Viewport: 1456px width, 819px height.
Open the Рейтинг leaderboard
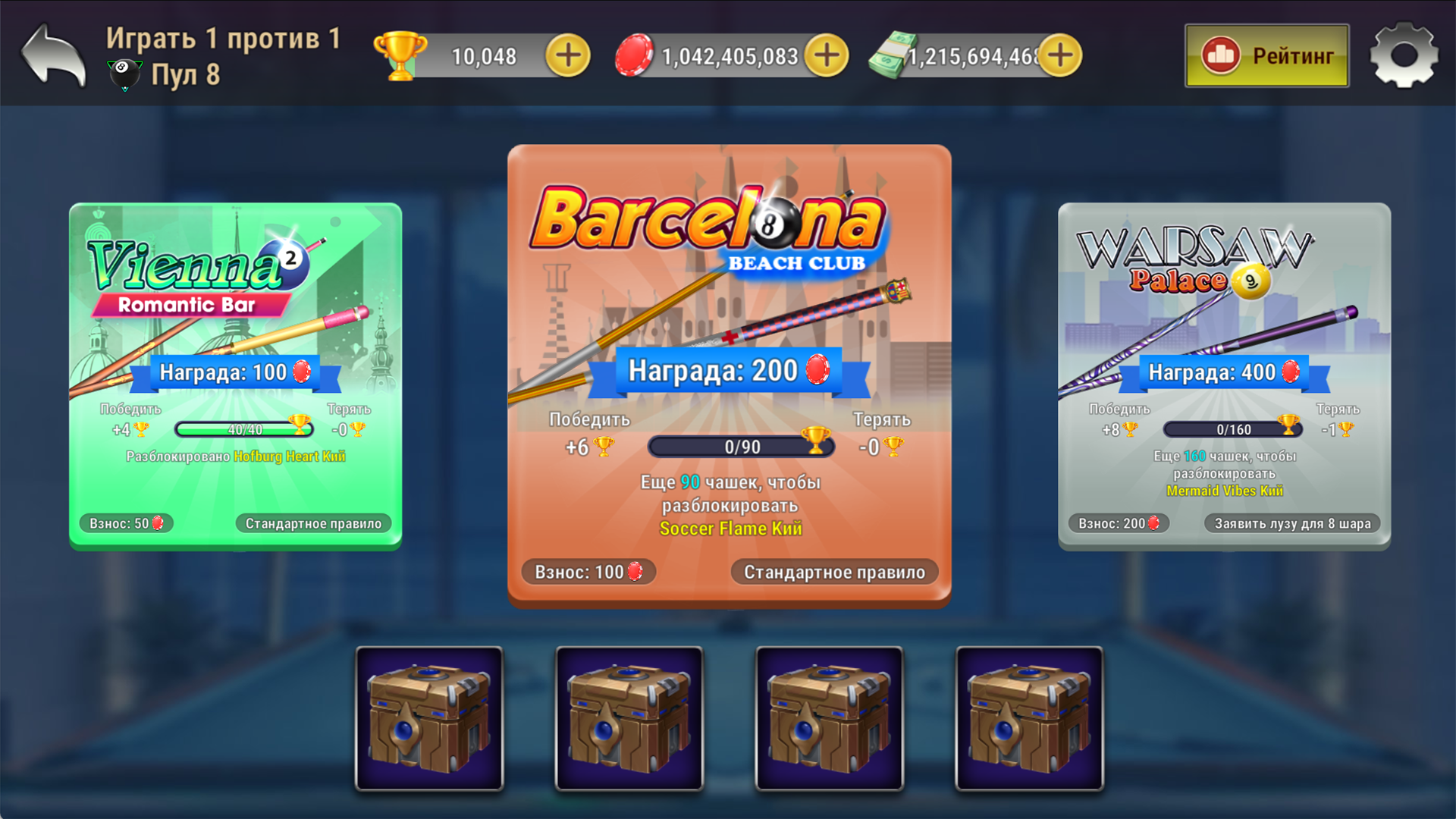(x=1266, y=55)
